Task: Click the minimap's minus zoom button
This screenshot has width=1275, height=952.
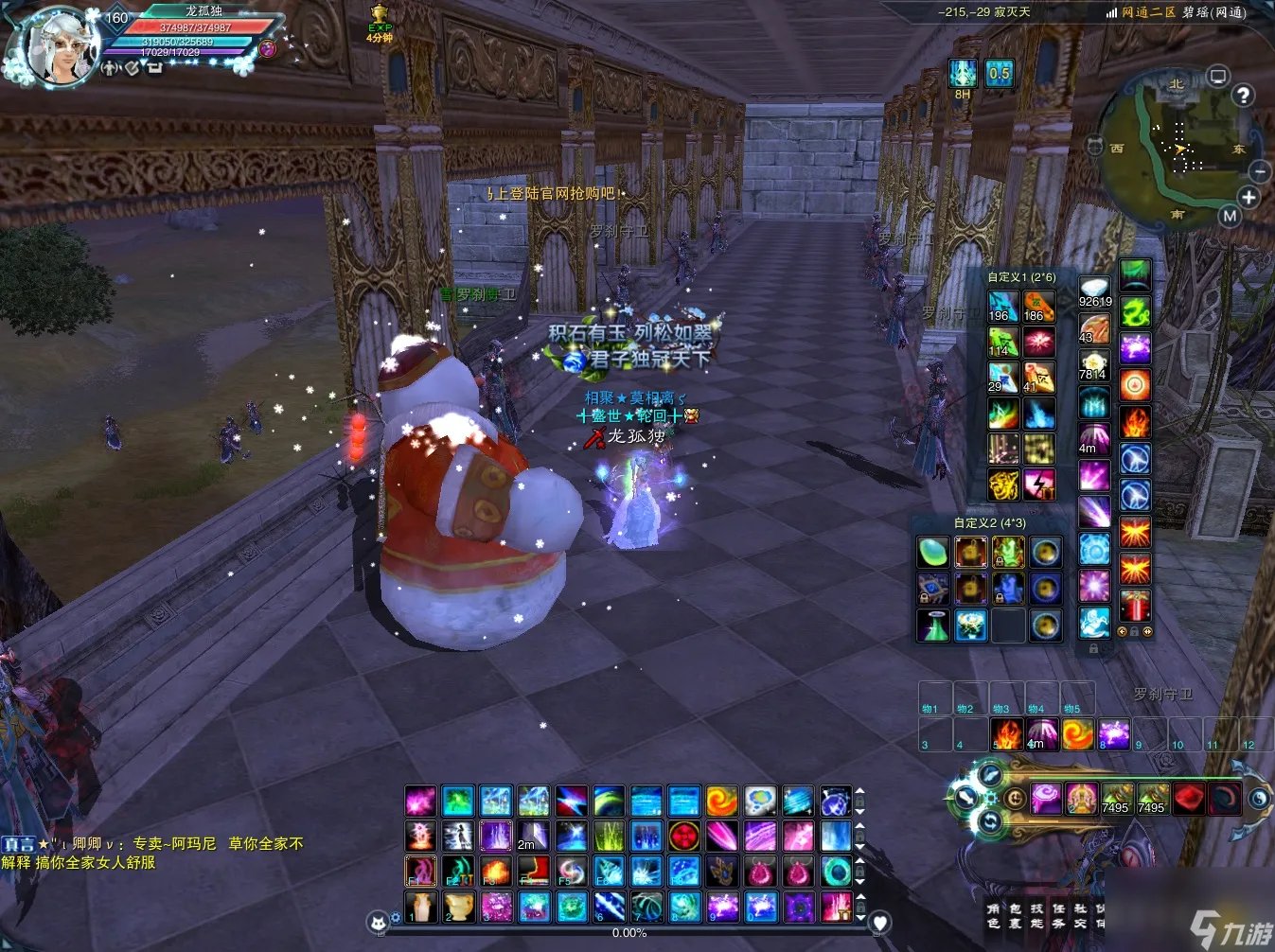Action: coord(1260,171)
